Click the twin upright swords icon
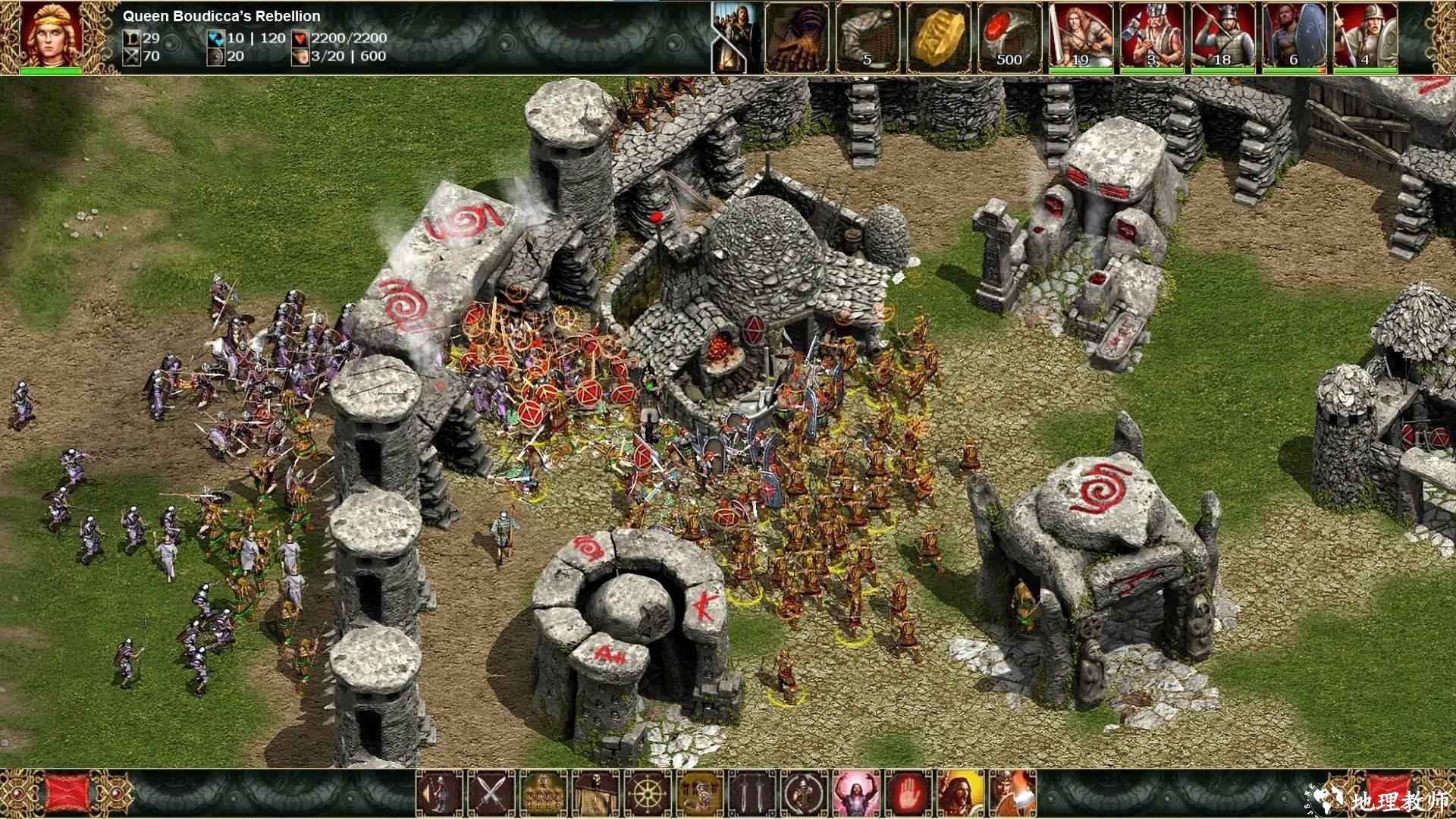1456x819 pixels. coord(752,793)
